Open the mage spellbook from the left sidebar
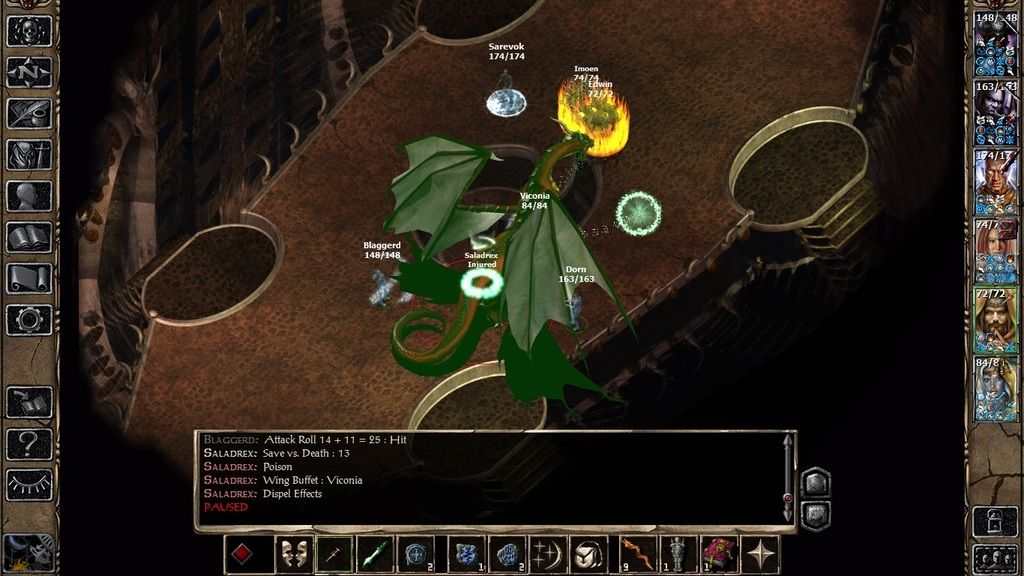 pyautogui.click(x=29, y=237)
